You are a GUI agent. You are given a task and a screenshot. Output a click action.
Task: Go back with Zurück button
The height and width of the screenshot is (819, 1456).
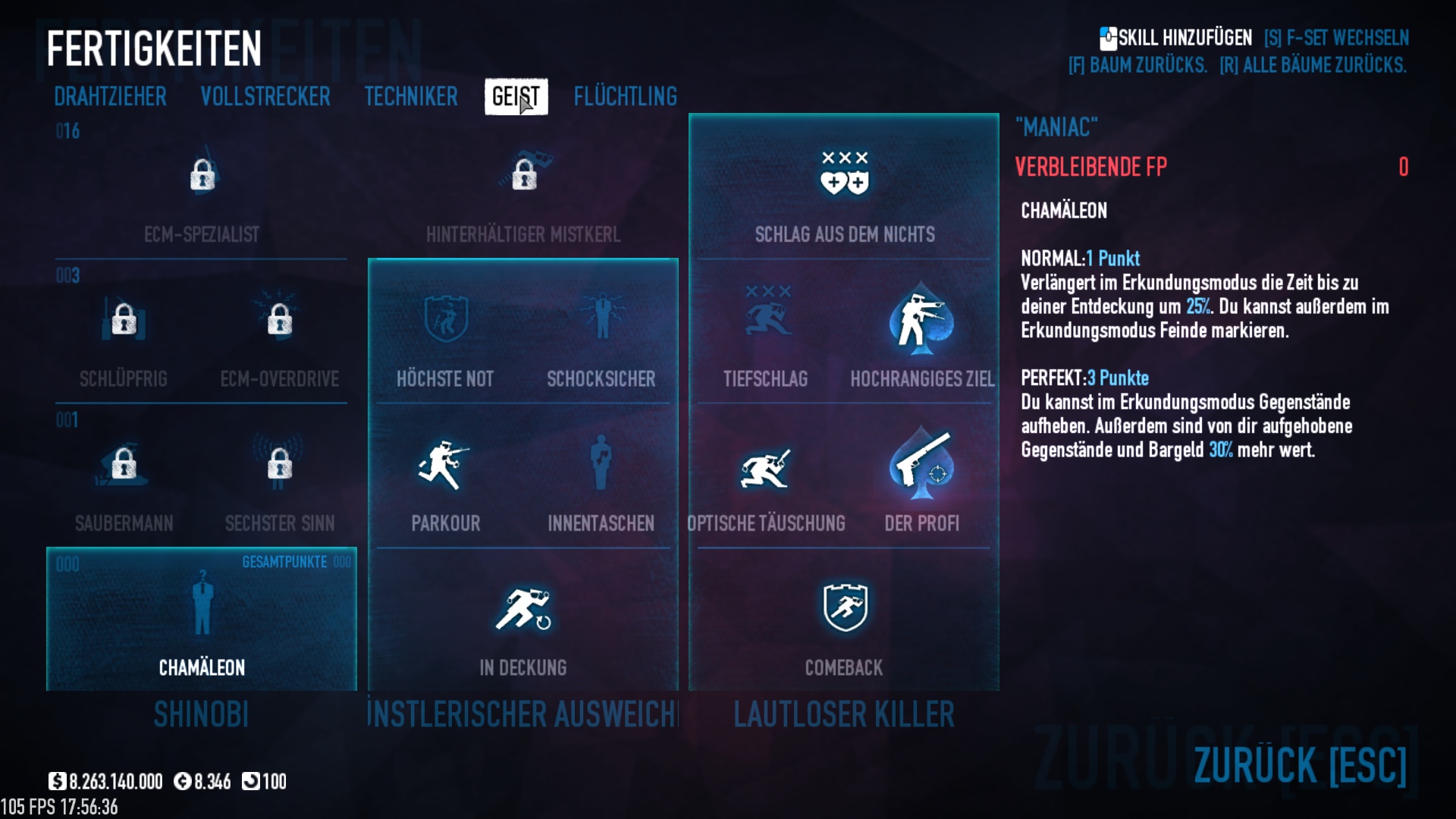point(1299,764)
